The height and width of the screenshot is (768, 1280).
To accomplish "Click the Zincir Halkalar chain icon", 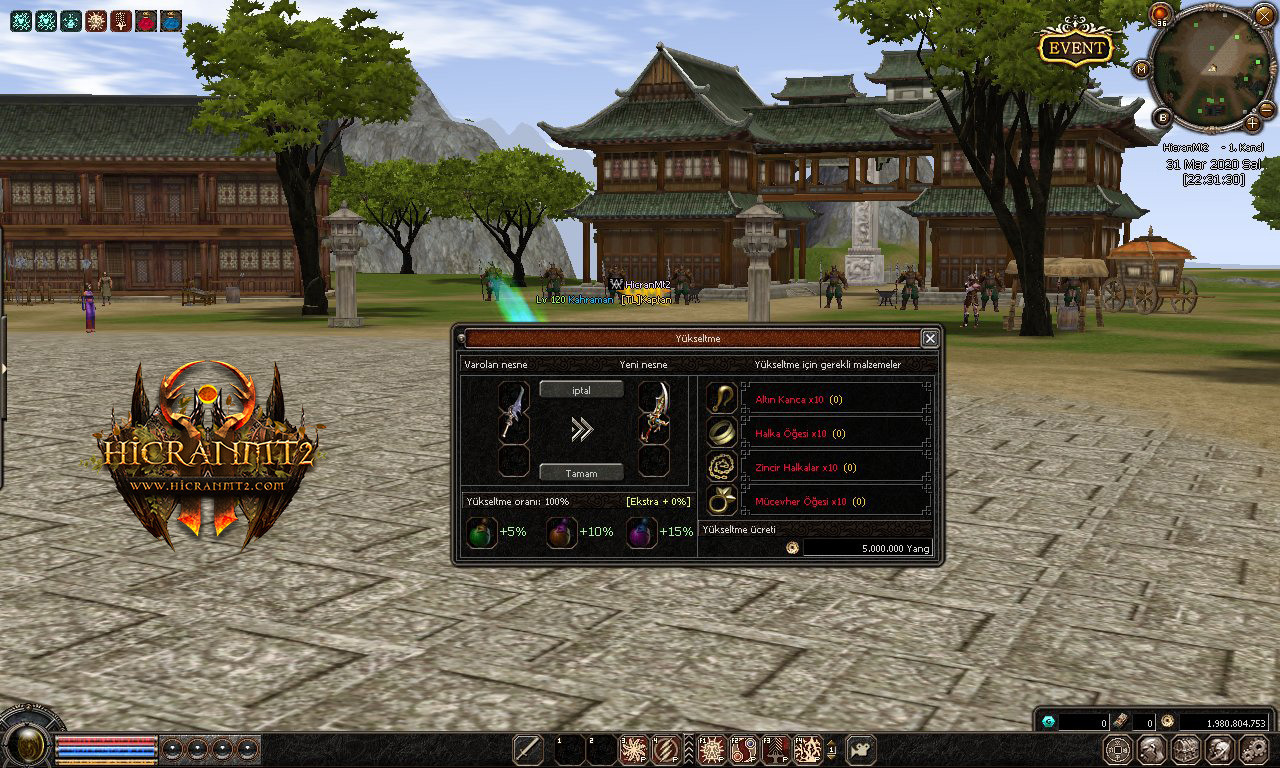I will tap(721, 466).
